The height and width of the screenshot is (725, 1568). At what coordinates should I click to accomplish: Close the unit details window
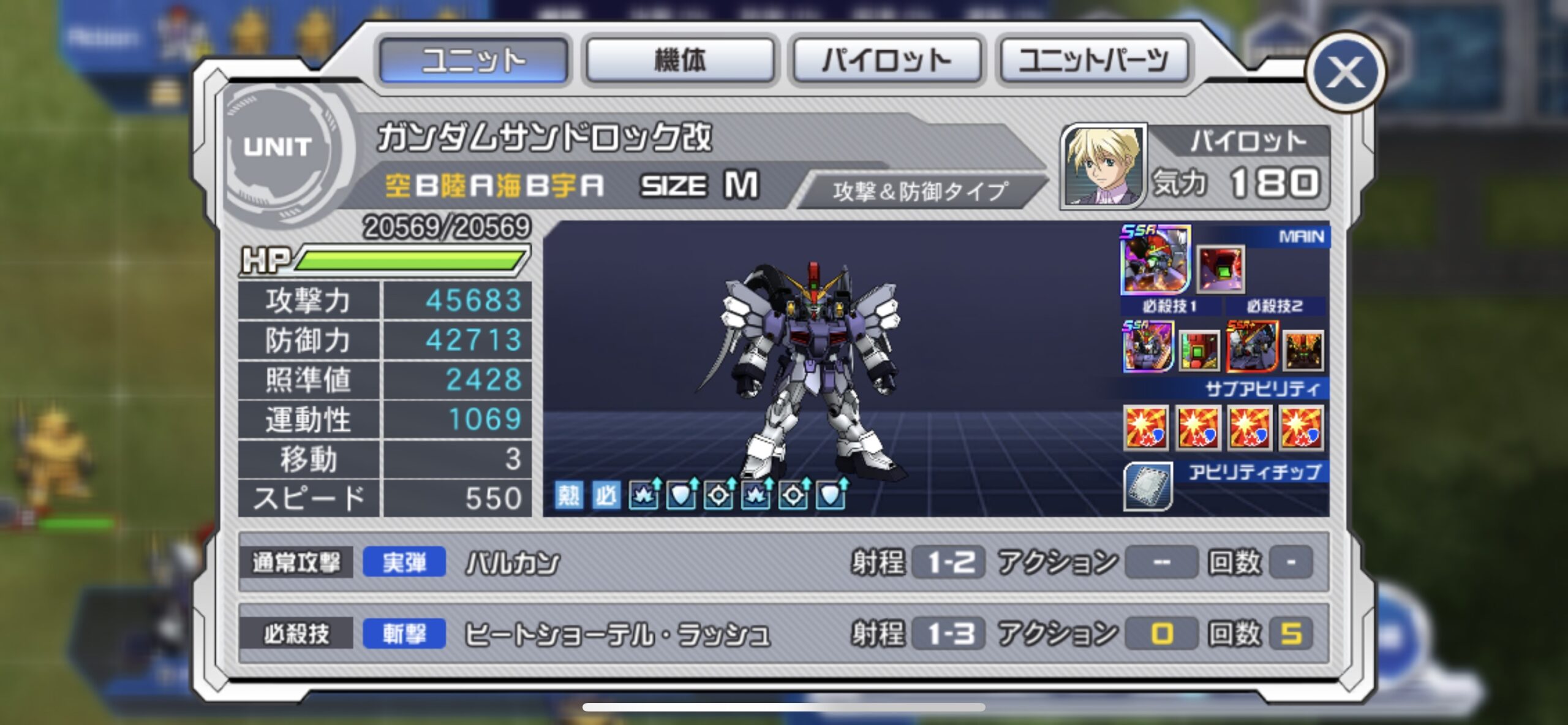(1344, 72)
